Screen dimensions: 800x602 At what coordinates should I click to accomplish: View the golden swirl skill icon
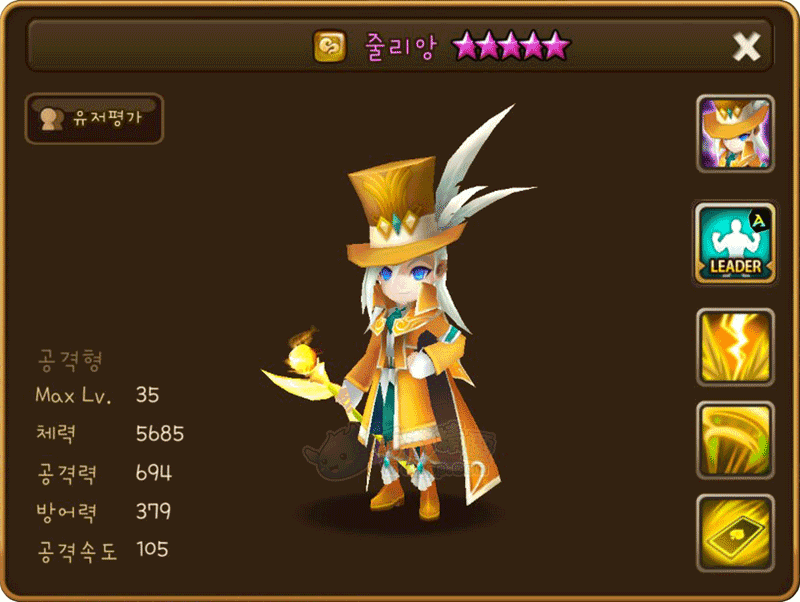click(x=735, y=438)
